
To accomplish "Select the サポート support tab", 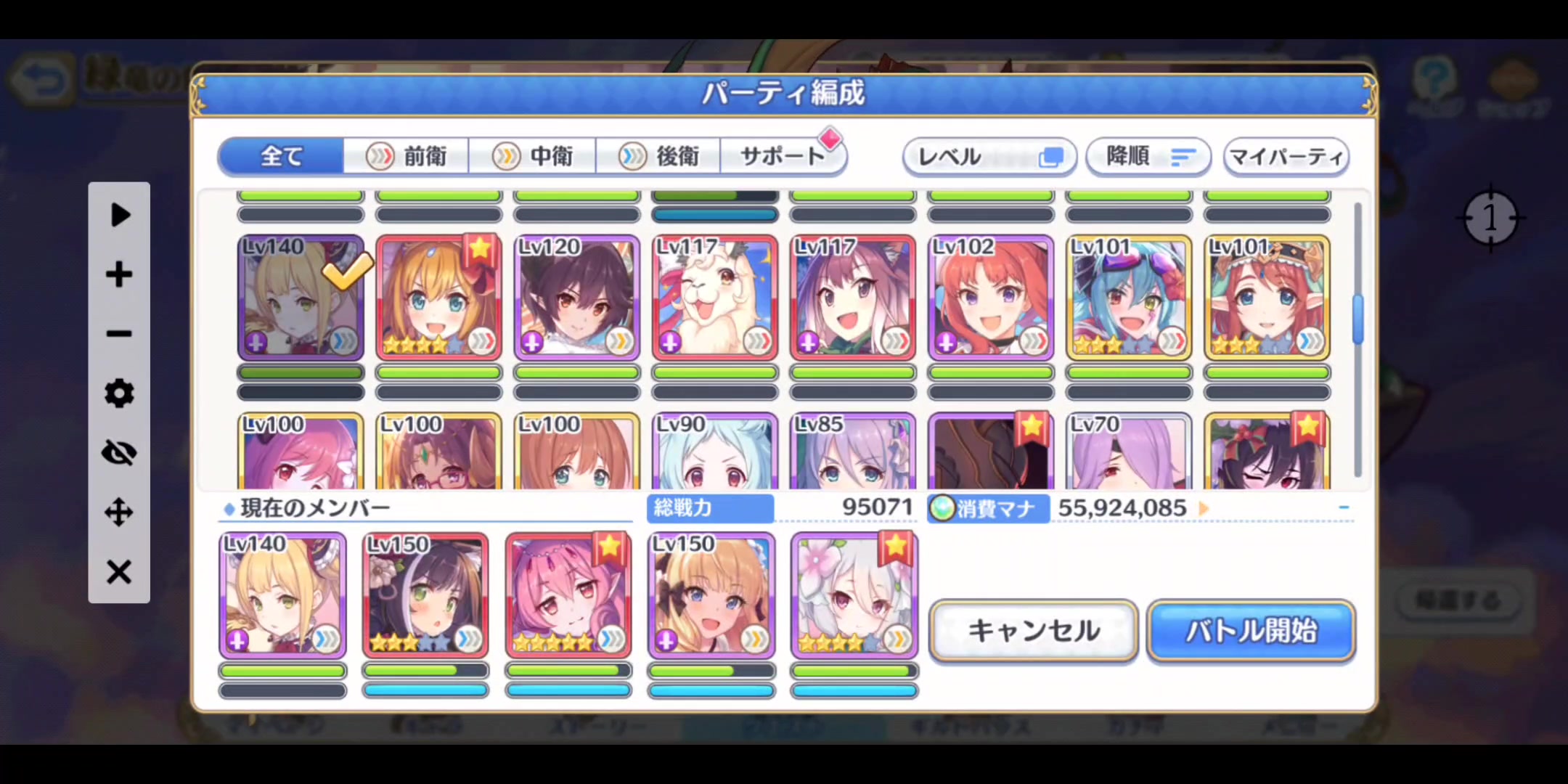I will (x=783, y=154).
